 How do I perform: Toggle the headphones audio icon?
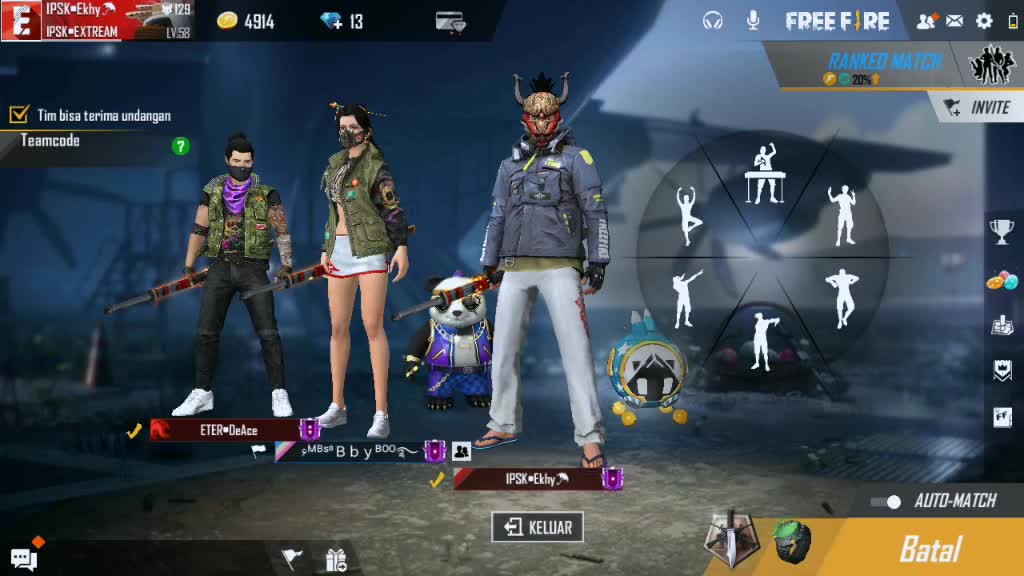(x=713, y=20)
